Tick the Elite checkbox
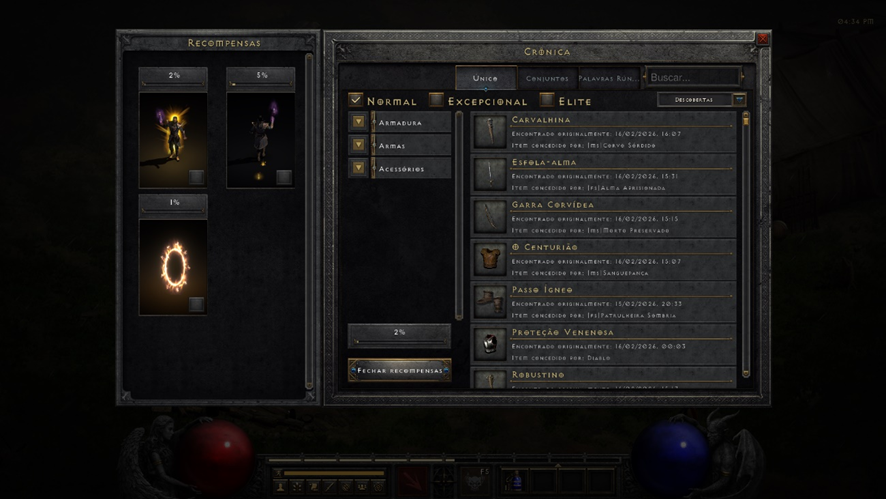Viewport: 886px width, 499px height. [546, 100]
